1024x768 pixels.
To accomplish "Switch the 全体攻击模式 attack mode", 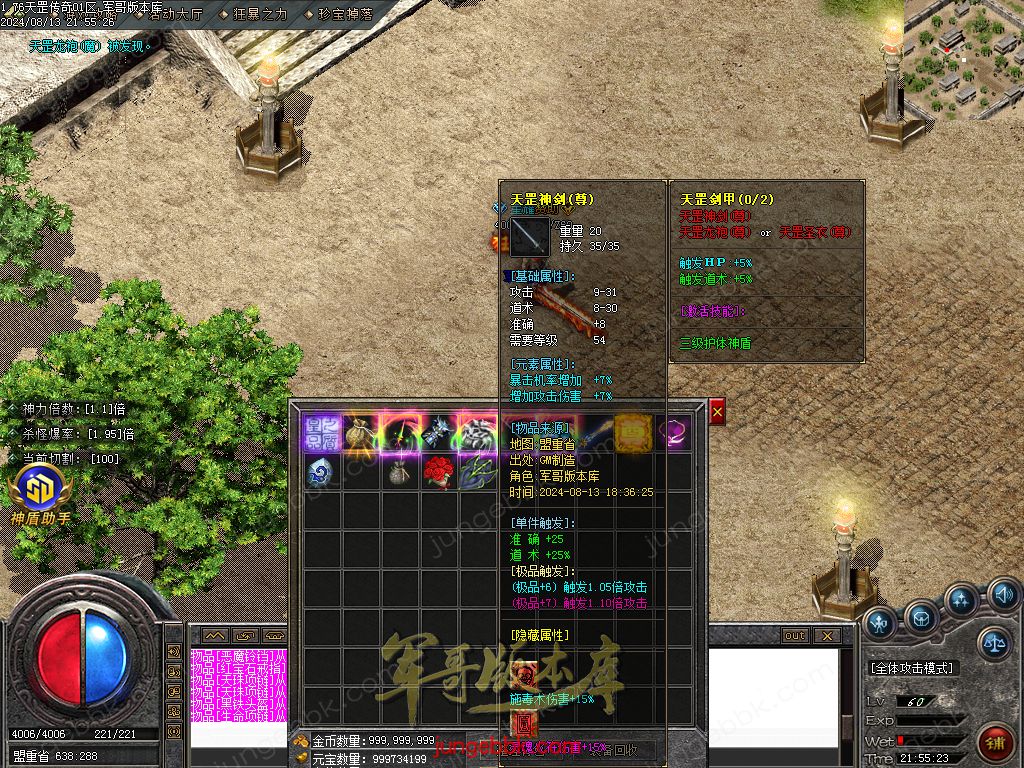I will click(911, 668).
